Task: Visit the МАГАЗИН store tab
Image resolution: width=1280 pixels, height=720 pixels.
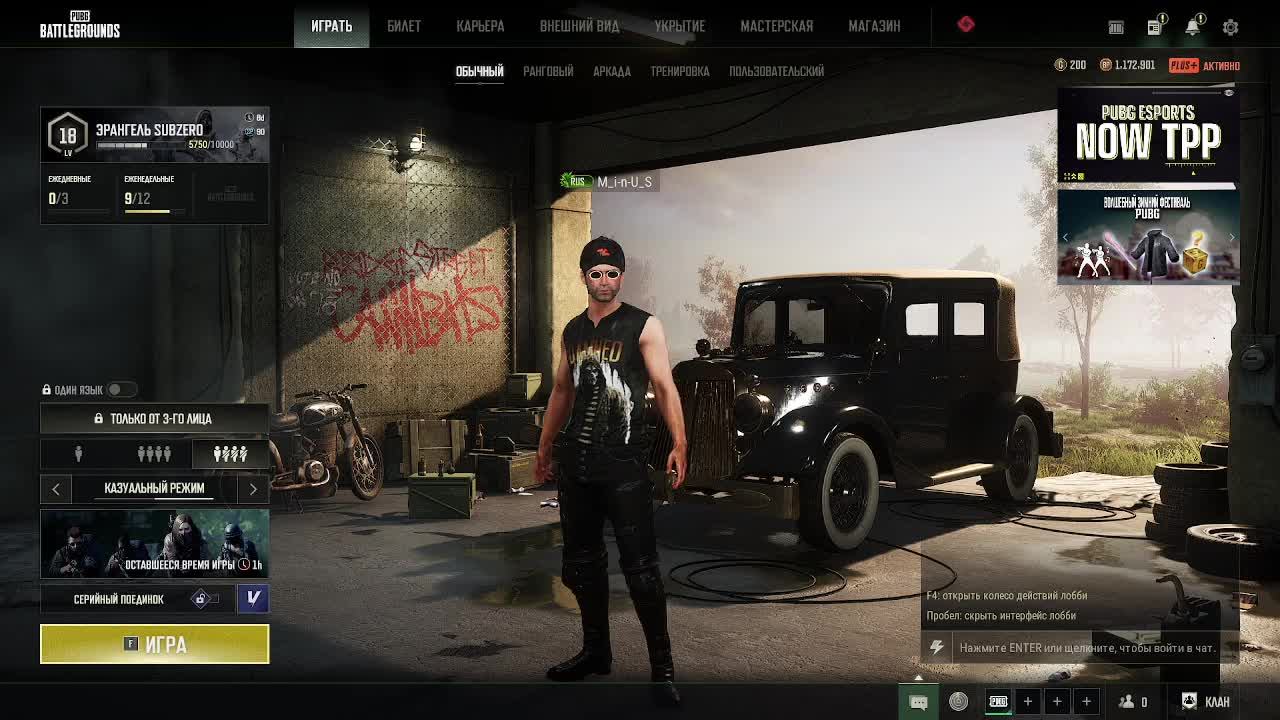Action: 874,26
